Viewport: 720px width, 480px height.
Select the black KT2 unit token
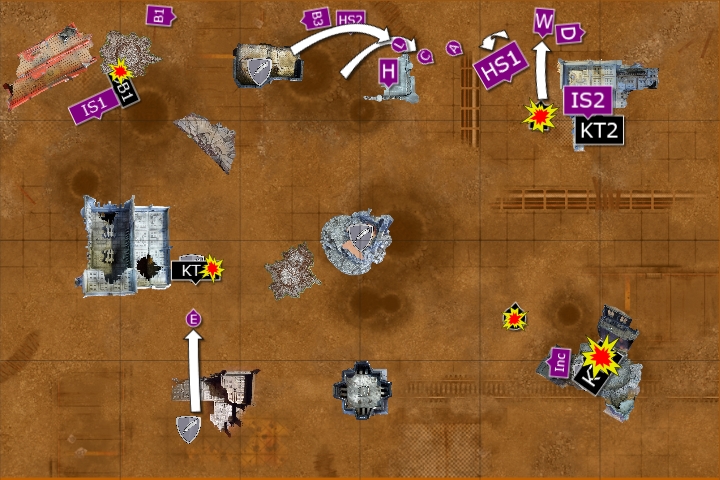(599, 129)
